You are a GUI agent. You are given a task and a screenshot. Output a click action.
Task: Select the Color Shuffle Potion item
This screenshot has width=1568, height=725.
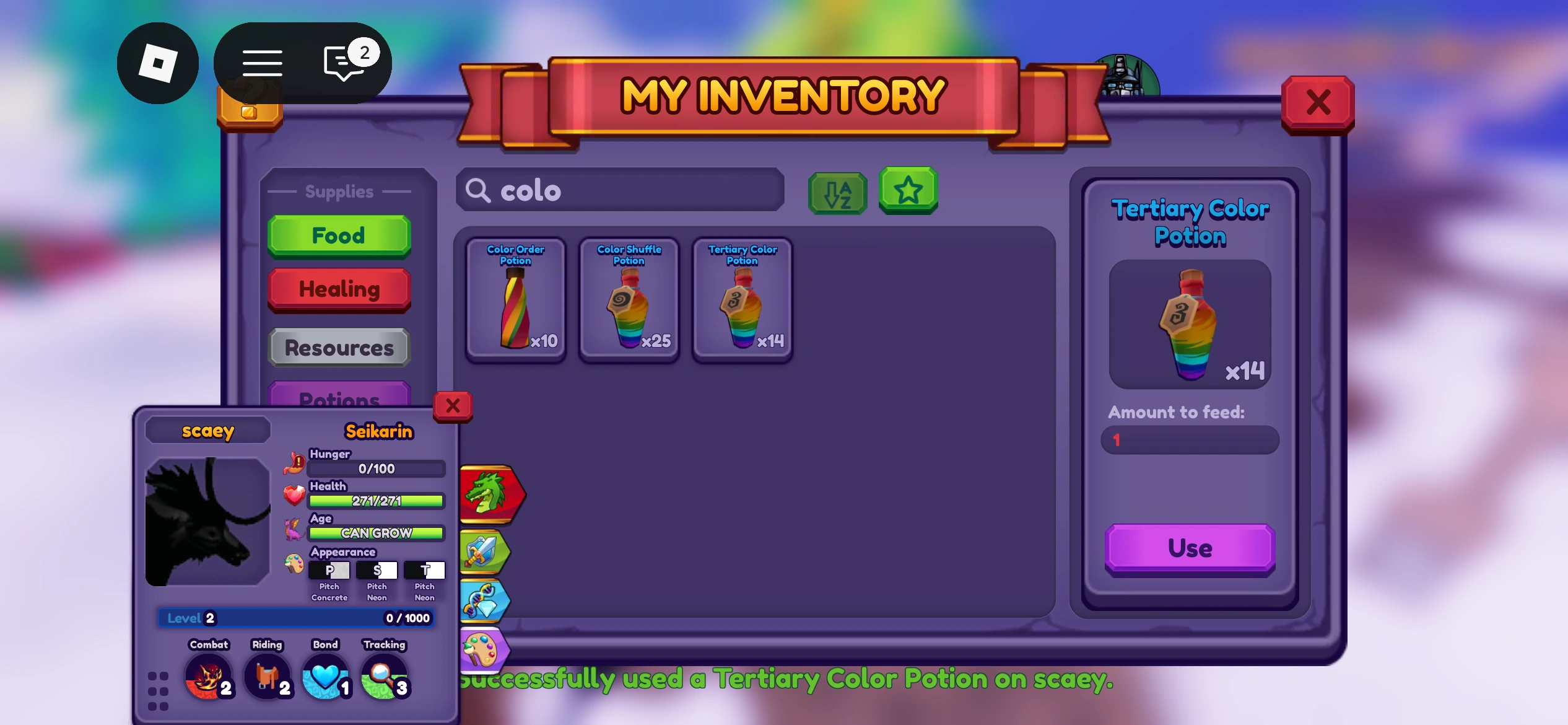(629, 299)
